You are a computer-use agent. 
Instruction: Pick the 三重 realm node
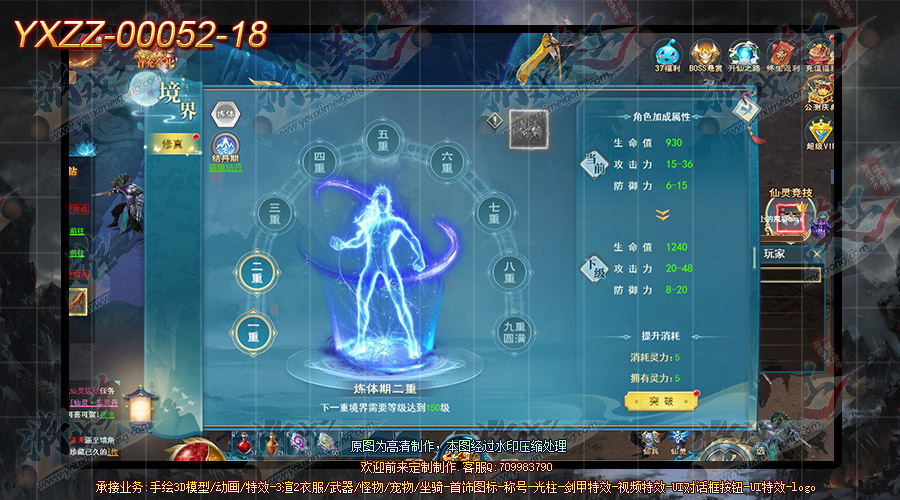[x=274, y=212]
